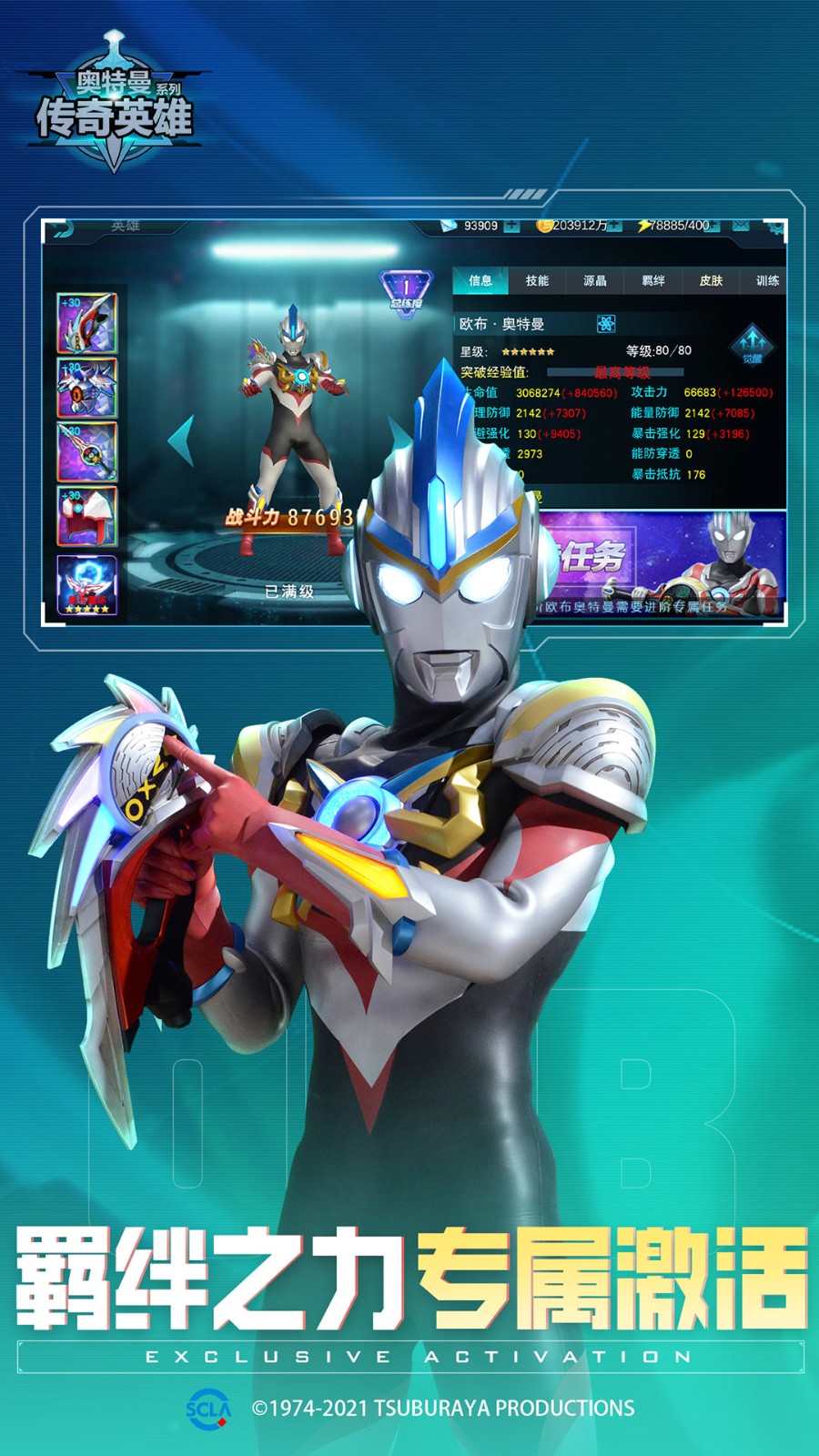This screenshot has width=819, height=1456.
Task: Open the mail envelope icon
Action: [741, 226]
